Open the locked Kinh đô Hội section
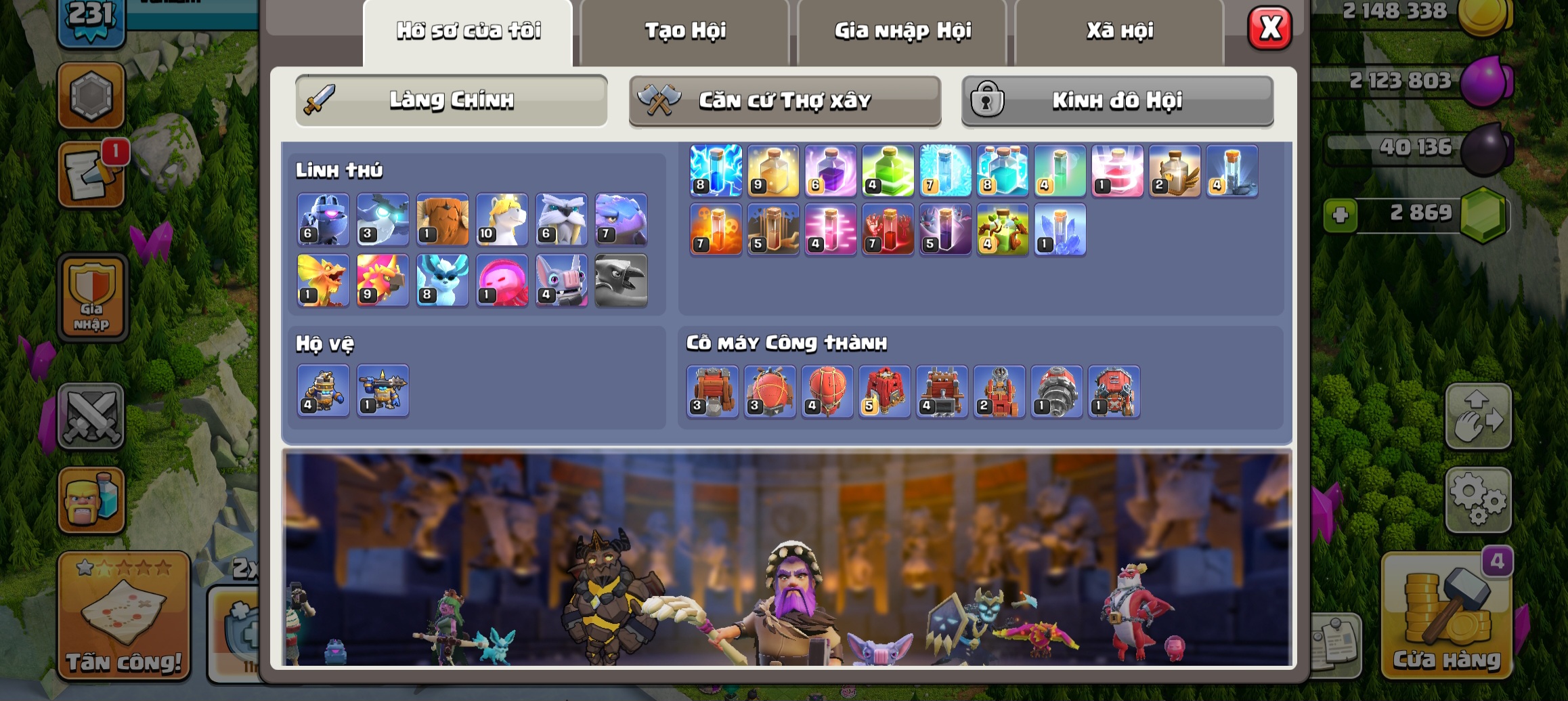This screenshot has height=701, width=1568. (x=1117, y=100)
